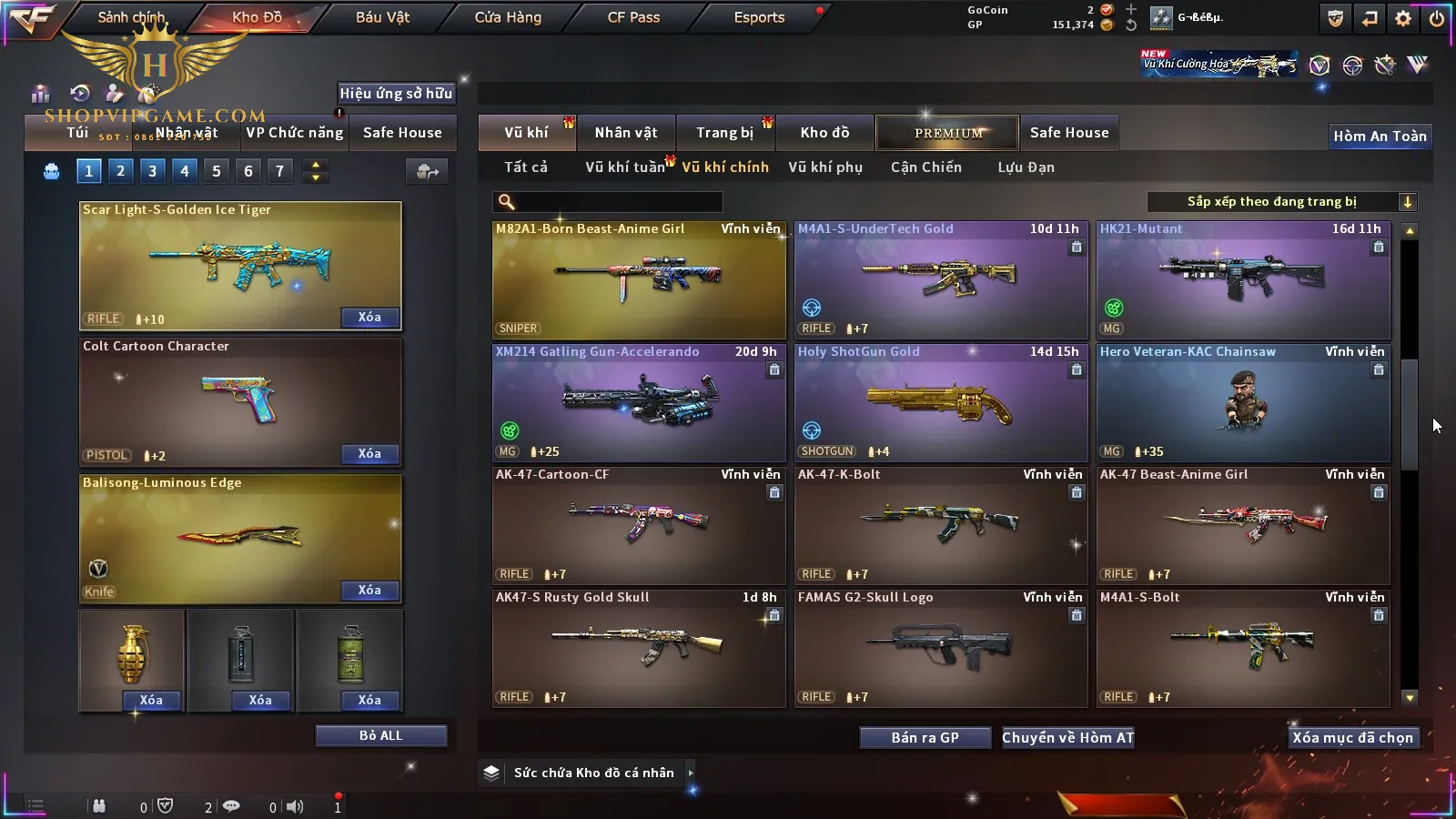The width and height of the screenshot is (1456, 819).
Task: Open the Cửa Hàng shop menu
Action: 508,17
